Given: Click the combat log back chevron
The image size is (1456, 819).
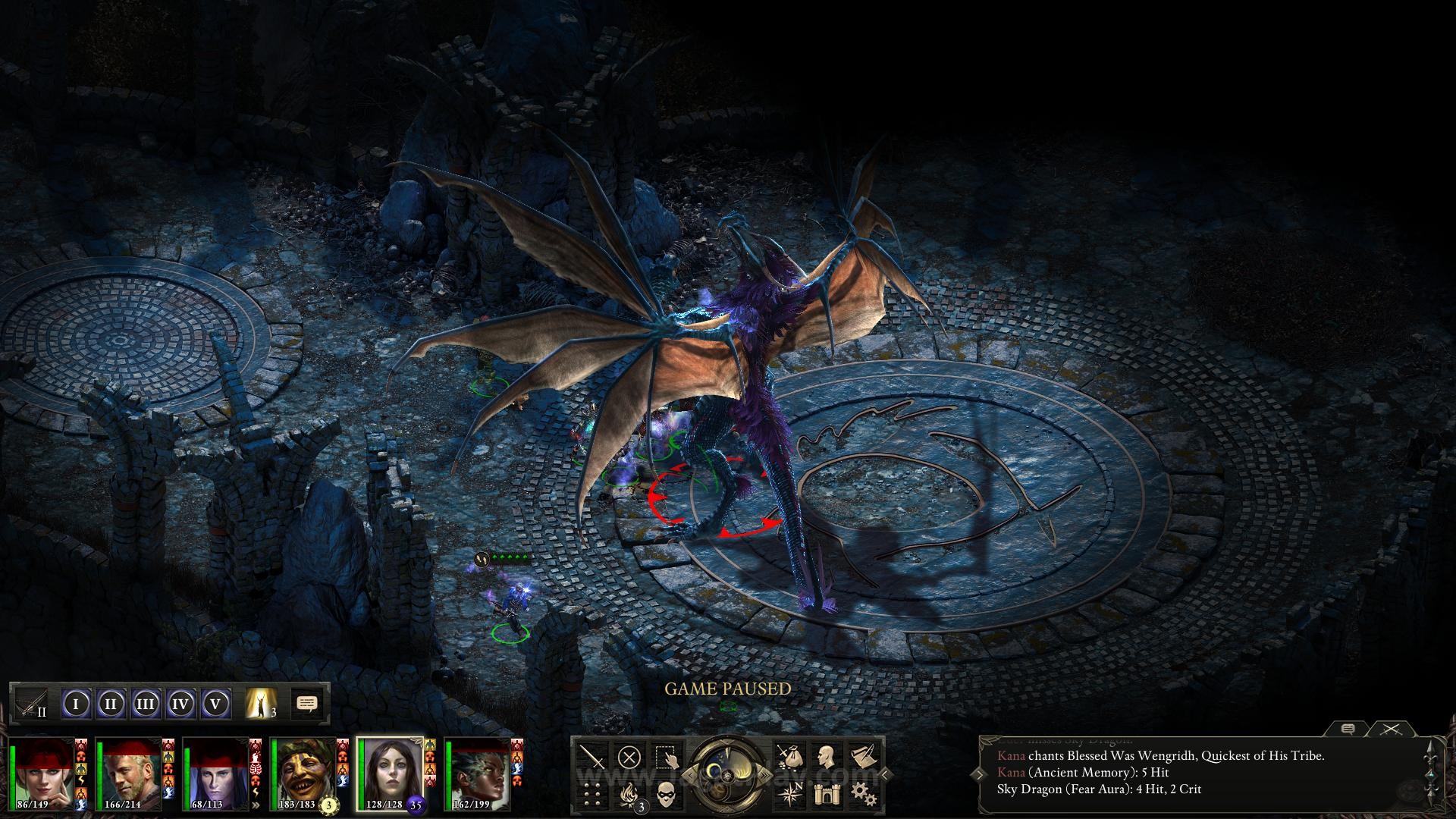Looking at the screenshot, I should point(980,773).
